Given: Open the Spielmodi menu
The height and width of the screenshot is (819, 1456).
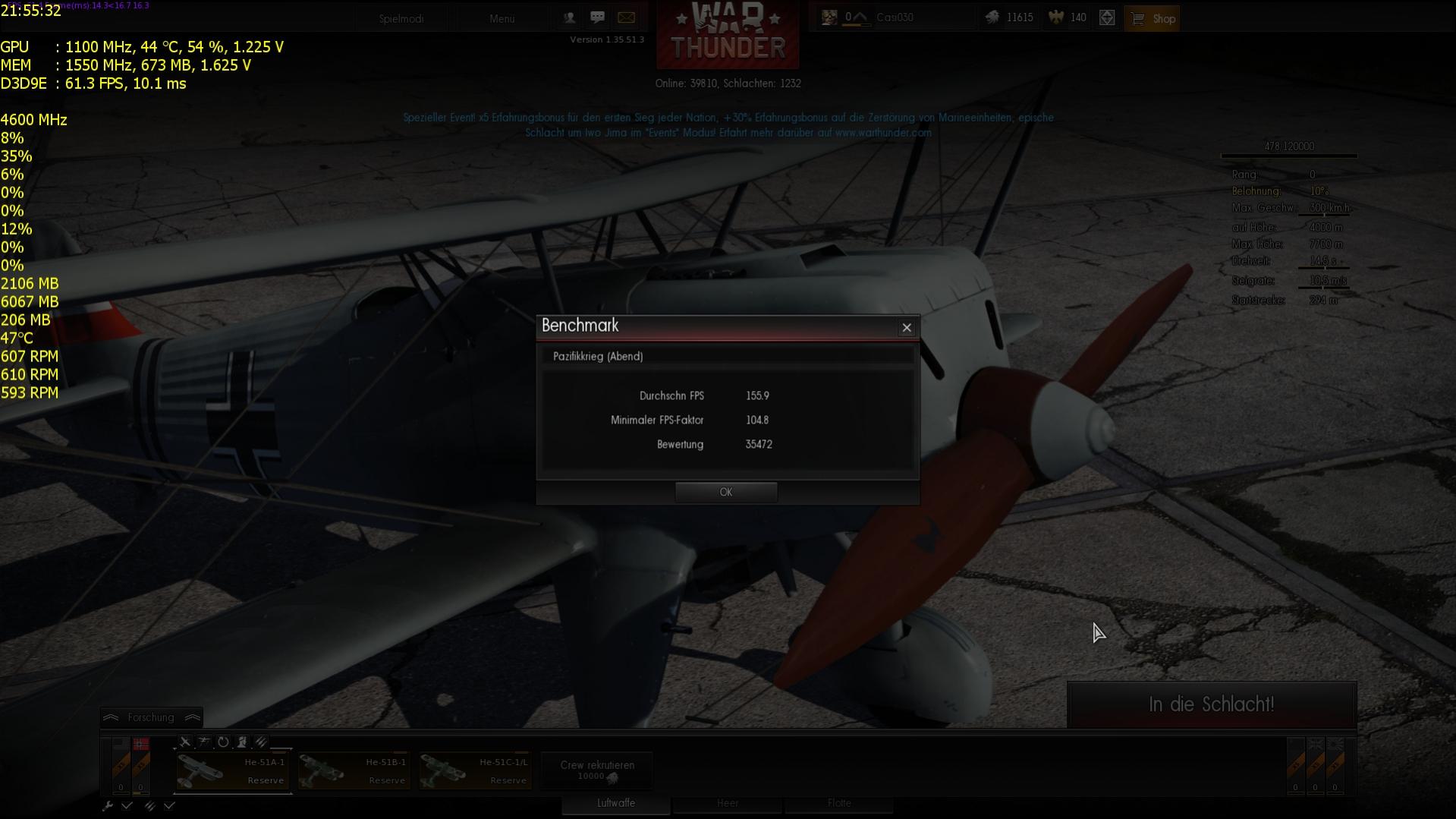Looking at the screenshot, I should pos(401,18).
